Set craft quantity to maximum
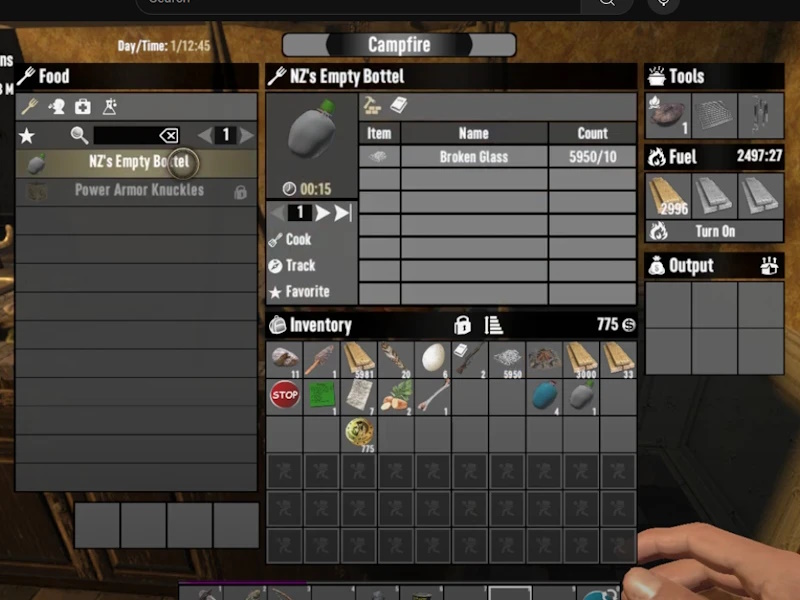Viewport: 800px width, 600px height. [342, 213]
